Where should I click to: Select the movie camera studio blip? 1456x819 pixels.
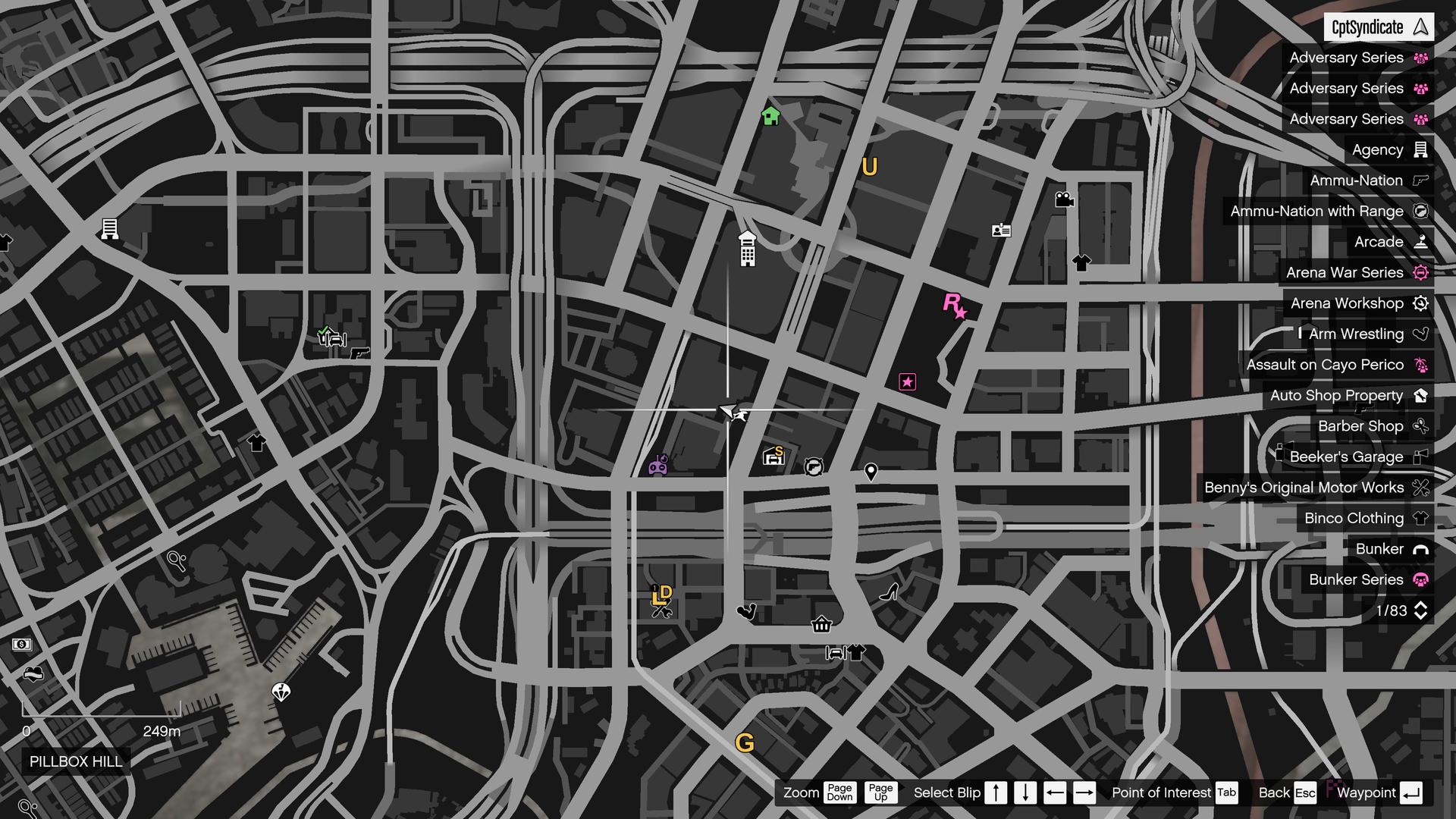click(1065, 199)
